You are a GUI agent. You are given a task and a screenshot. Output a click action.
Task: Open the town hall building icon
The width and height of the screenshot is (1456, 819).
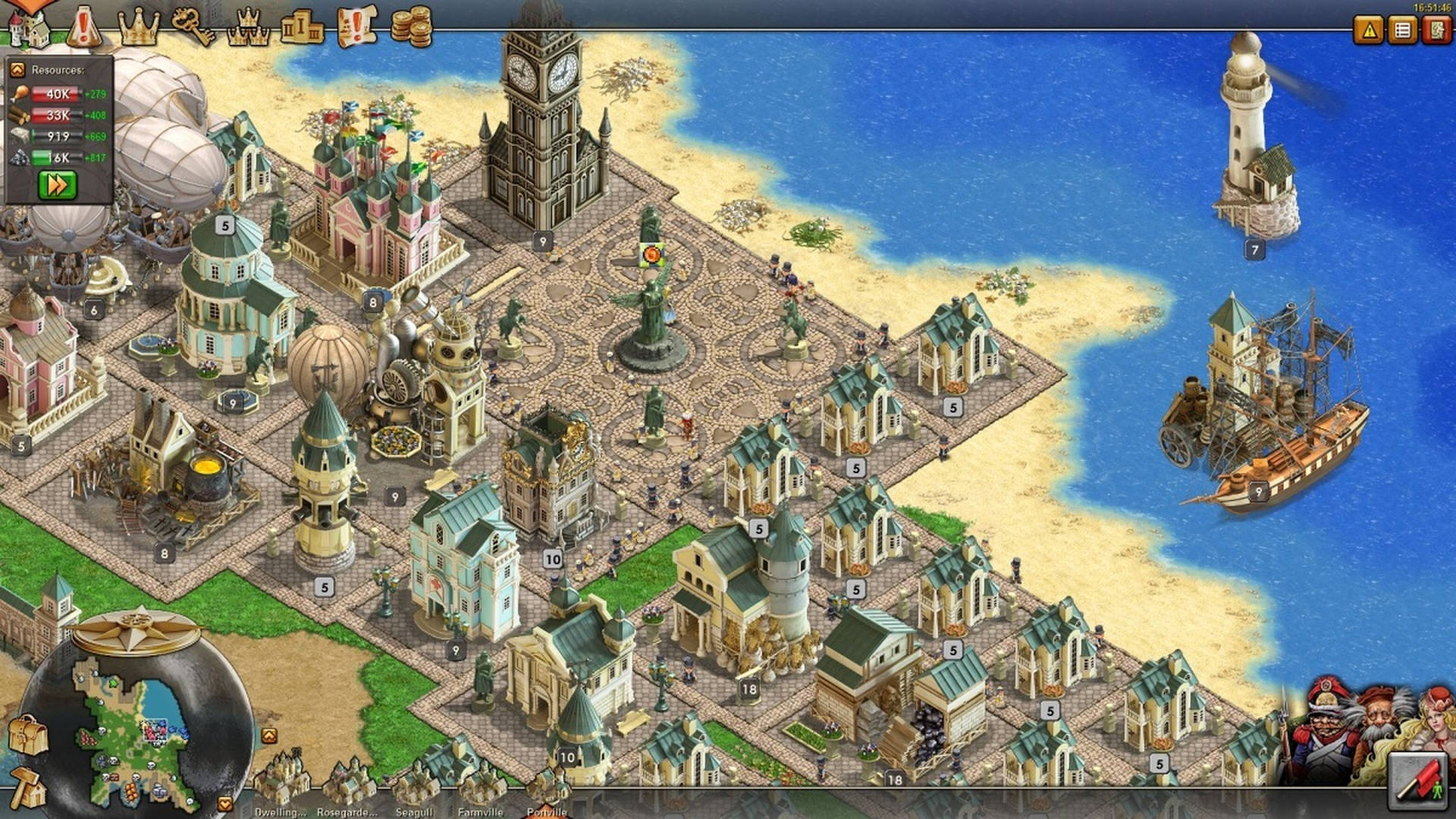30,23
